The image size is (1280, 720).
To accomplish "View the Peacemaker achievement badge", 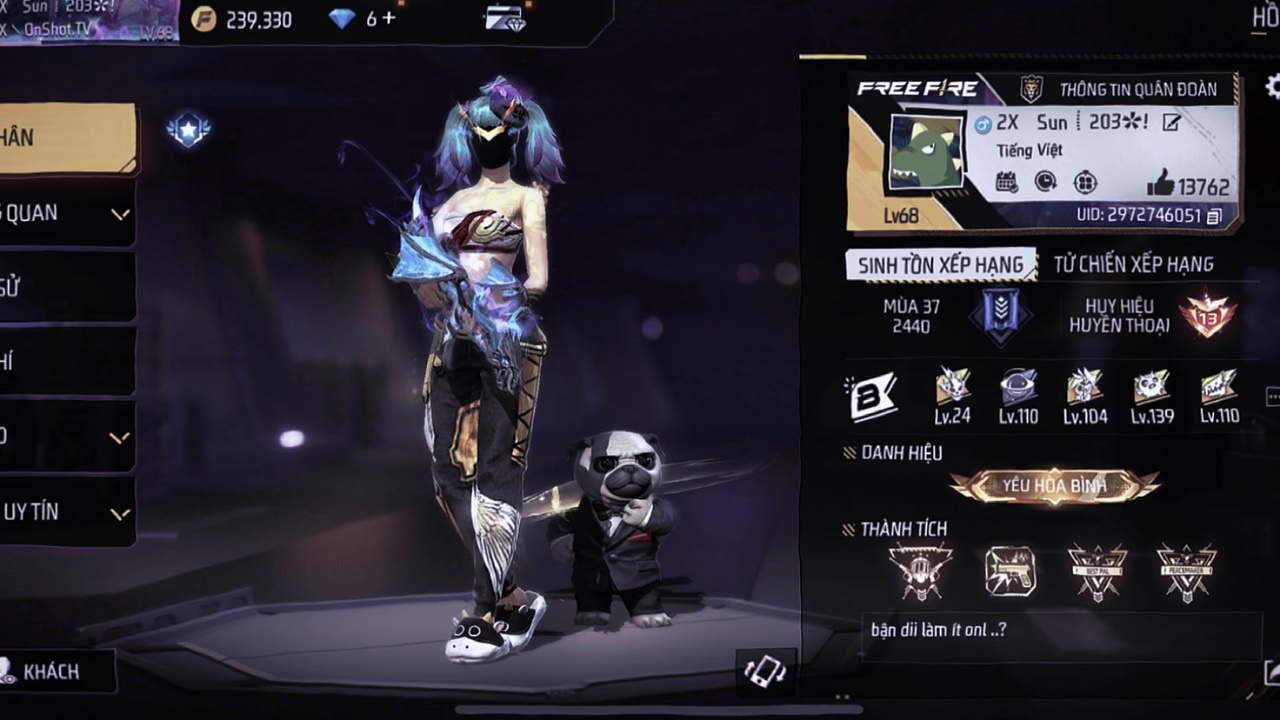I will [x=1187, y=572].
